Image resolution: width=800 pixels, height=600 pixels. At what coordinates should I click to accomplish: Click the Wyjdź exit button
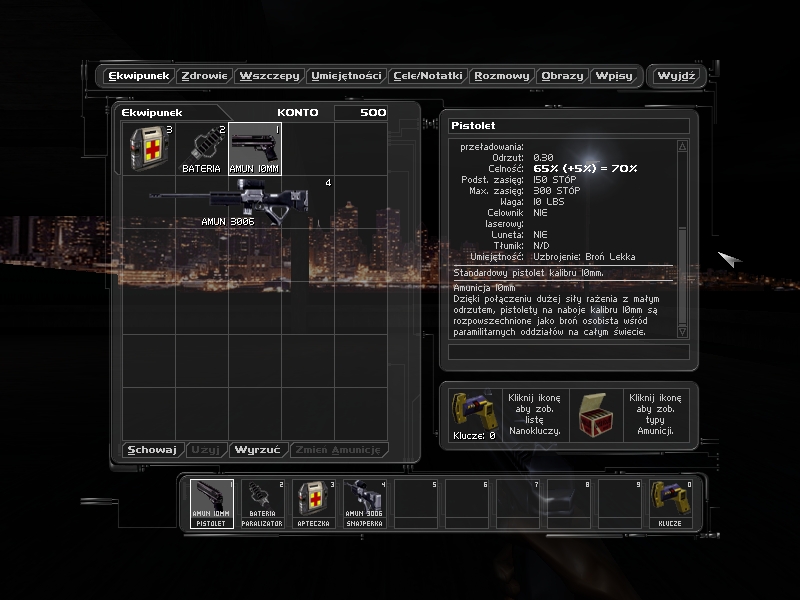coord(676,76)
